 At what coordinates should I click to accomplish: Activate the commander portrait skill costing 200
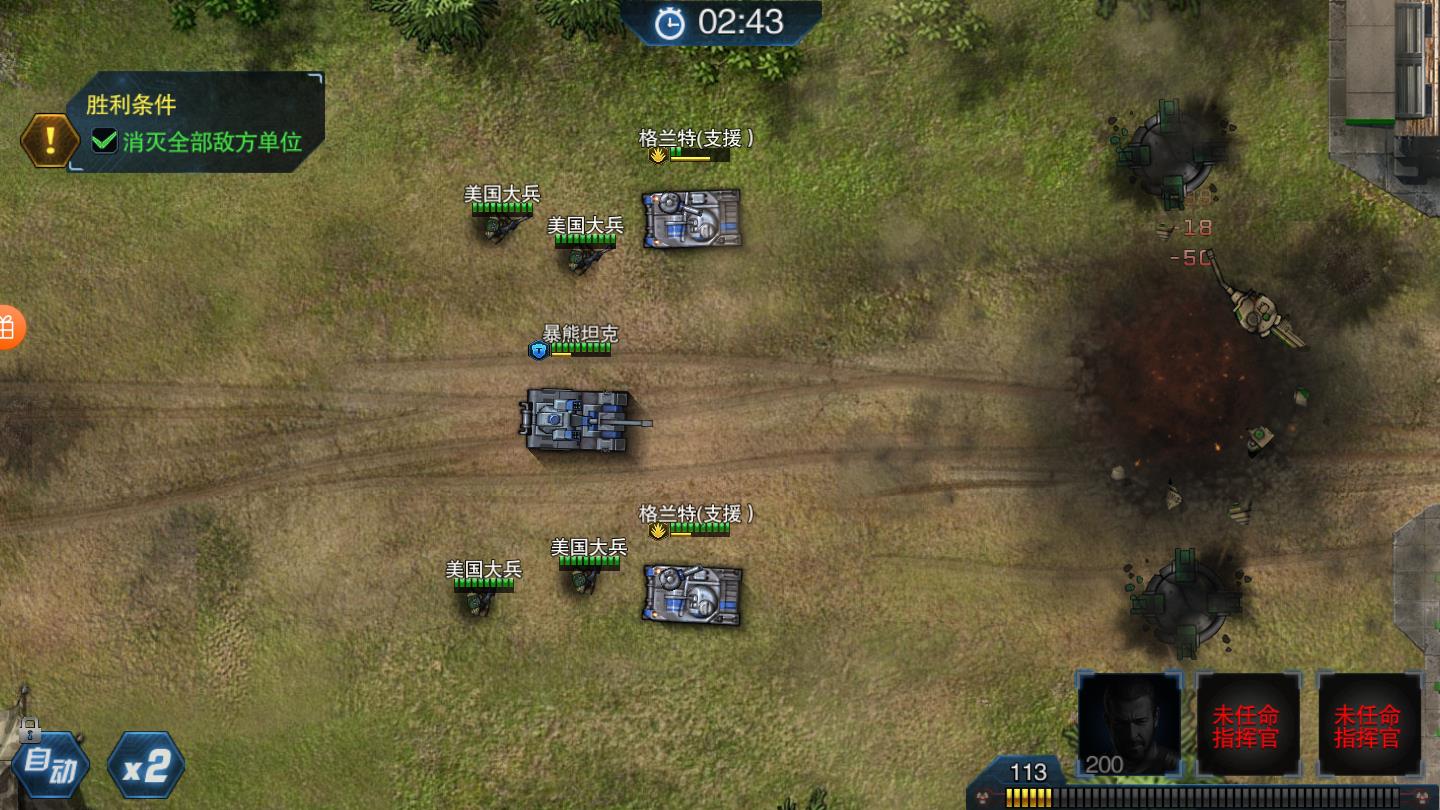pyautogui.click(x=1129, y=722)
